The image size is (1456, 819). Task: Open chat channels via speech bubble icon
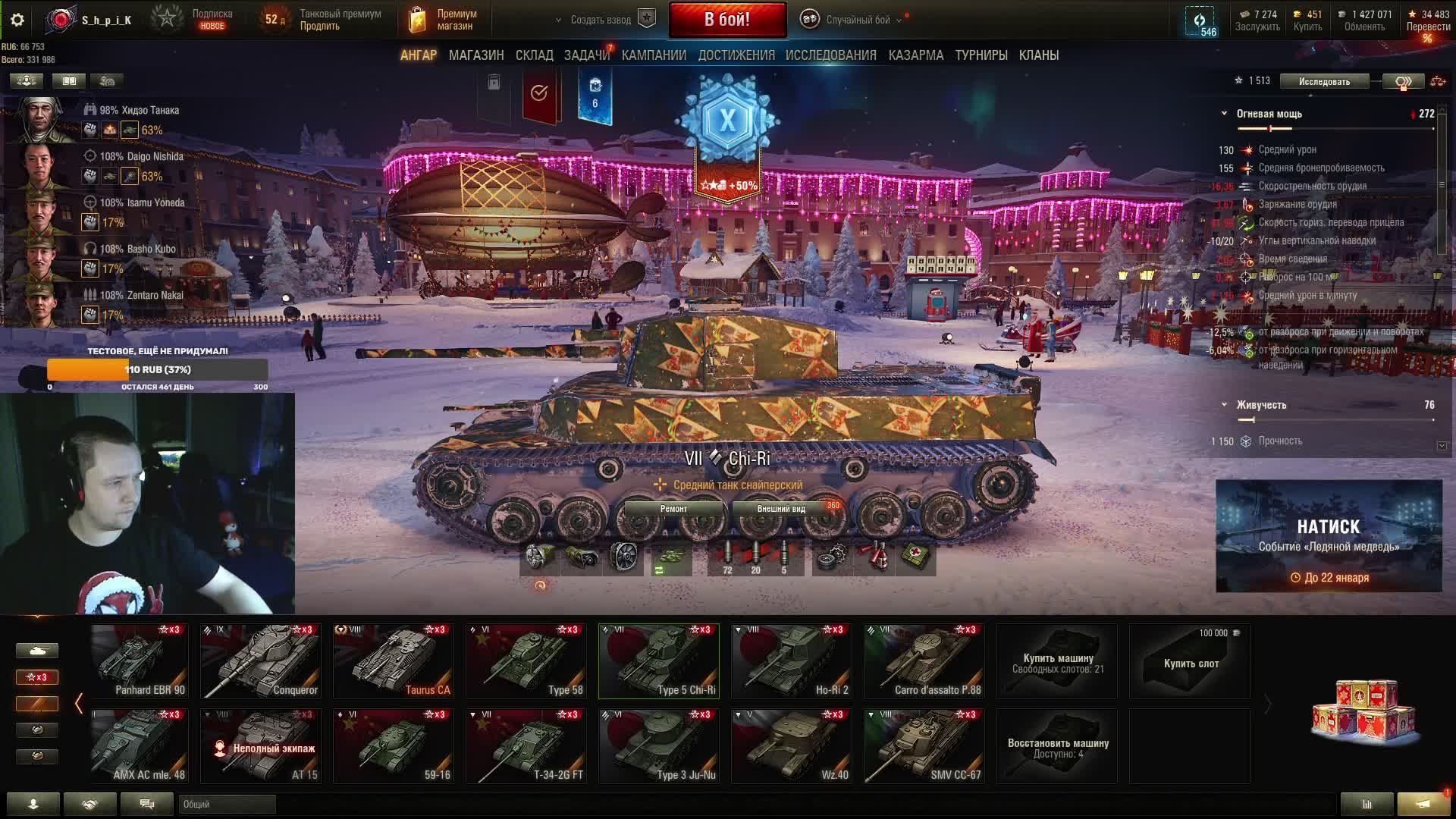[x=147, y=804]
